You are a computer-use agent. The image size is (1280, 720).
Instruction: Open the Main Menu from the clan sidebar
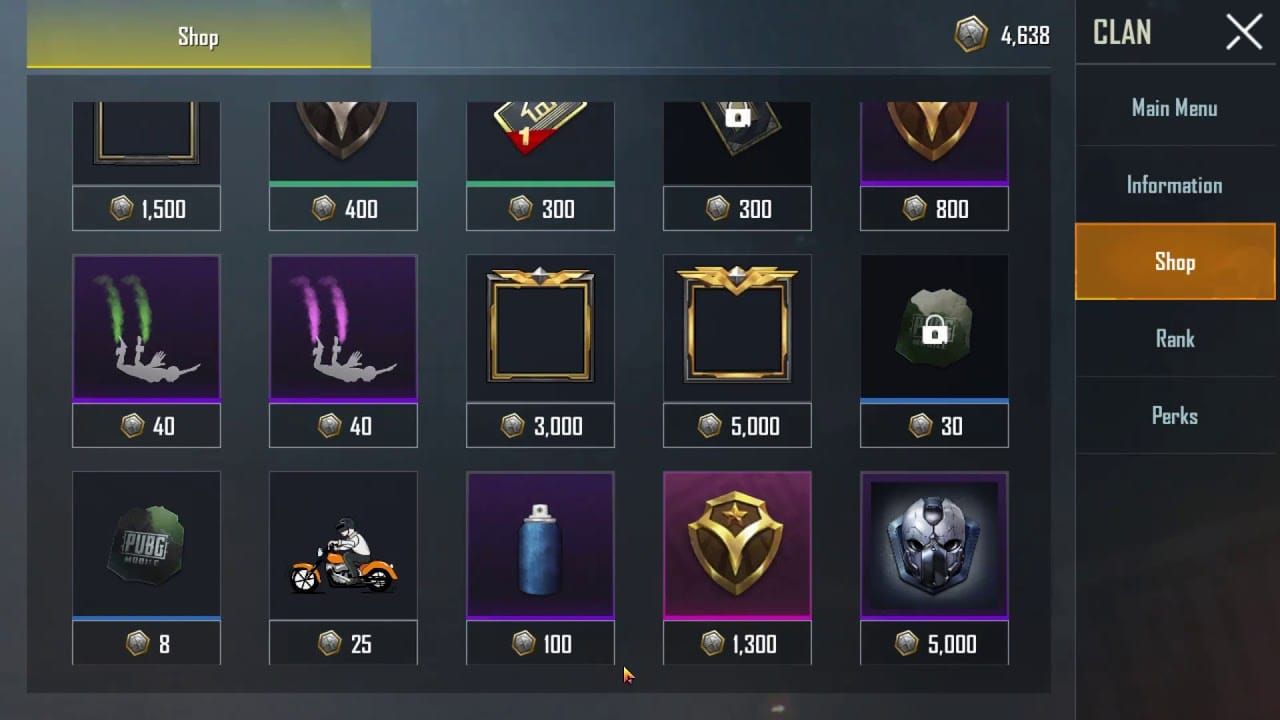click(x=1175, y=107)
